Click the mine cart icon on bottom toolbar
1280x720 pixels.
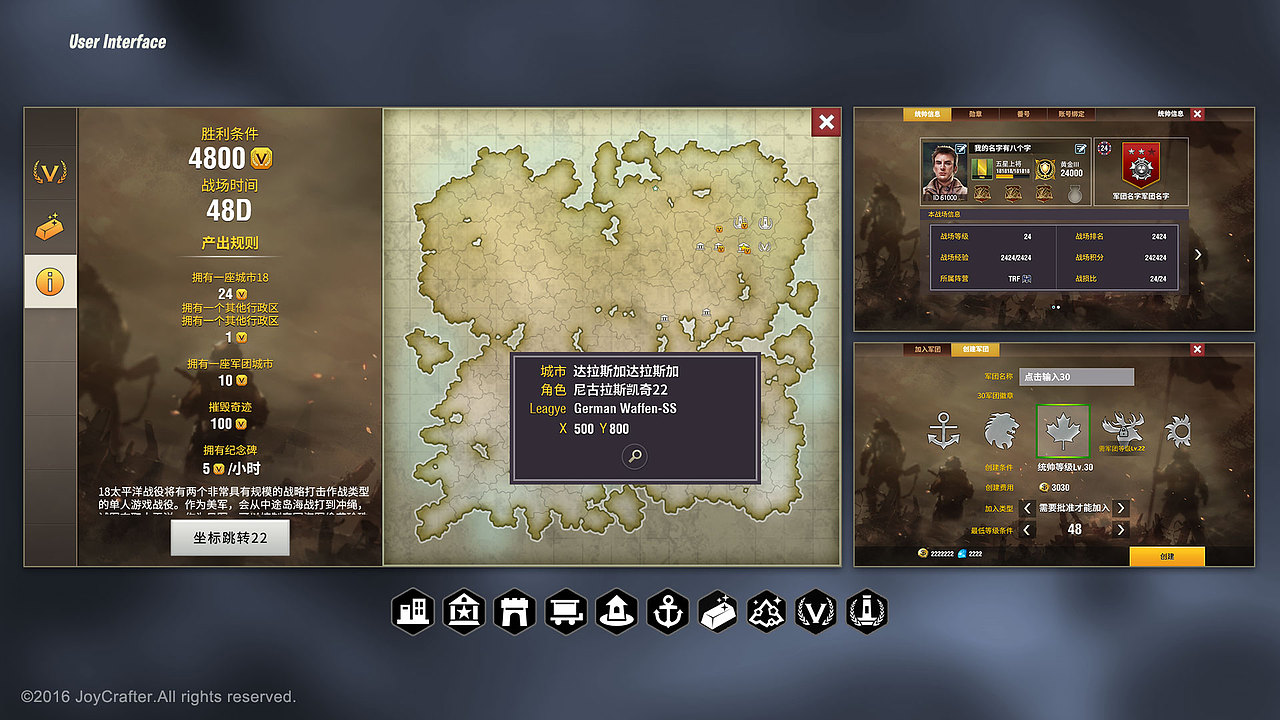click(566, 610)
